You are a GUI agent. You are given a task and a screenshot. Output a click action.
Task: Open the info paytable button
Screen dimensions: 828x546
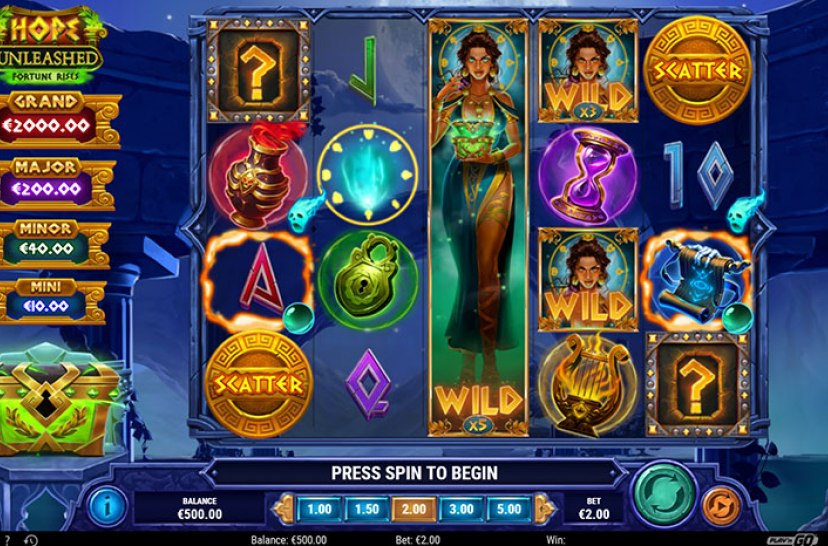pos(106,506)
